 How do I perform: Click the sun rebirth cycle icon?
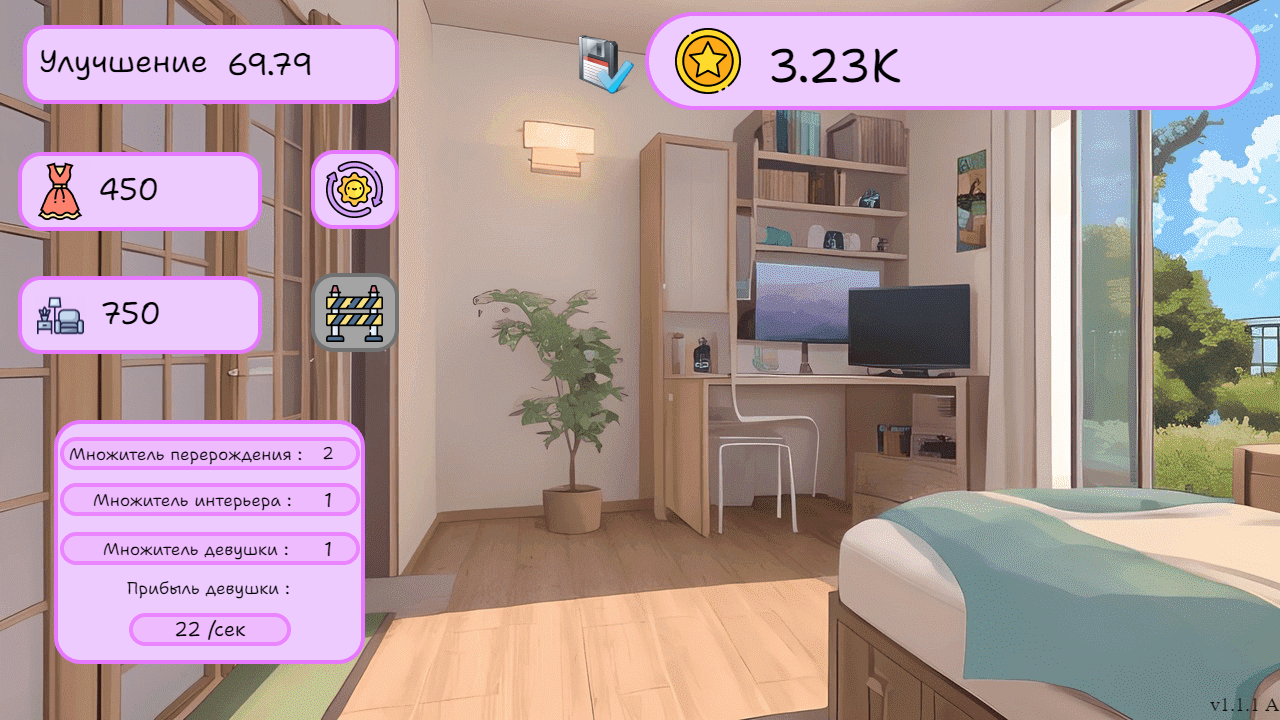(354, 189)
